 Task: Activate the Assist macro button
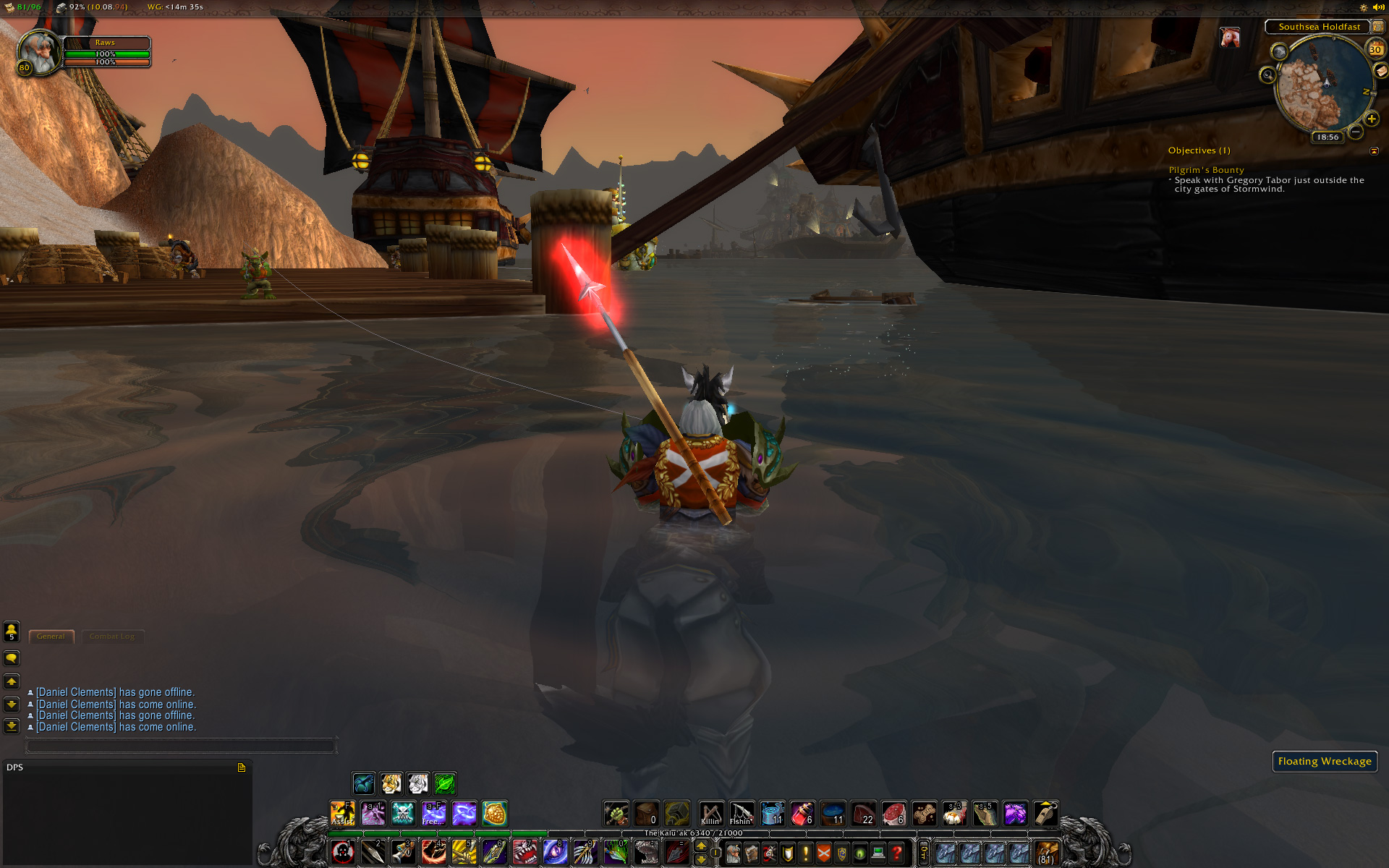click(342, 813)
